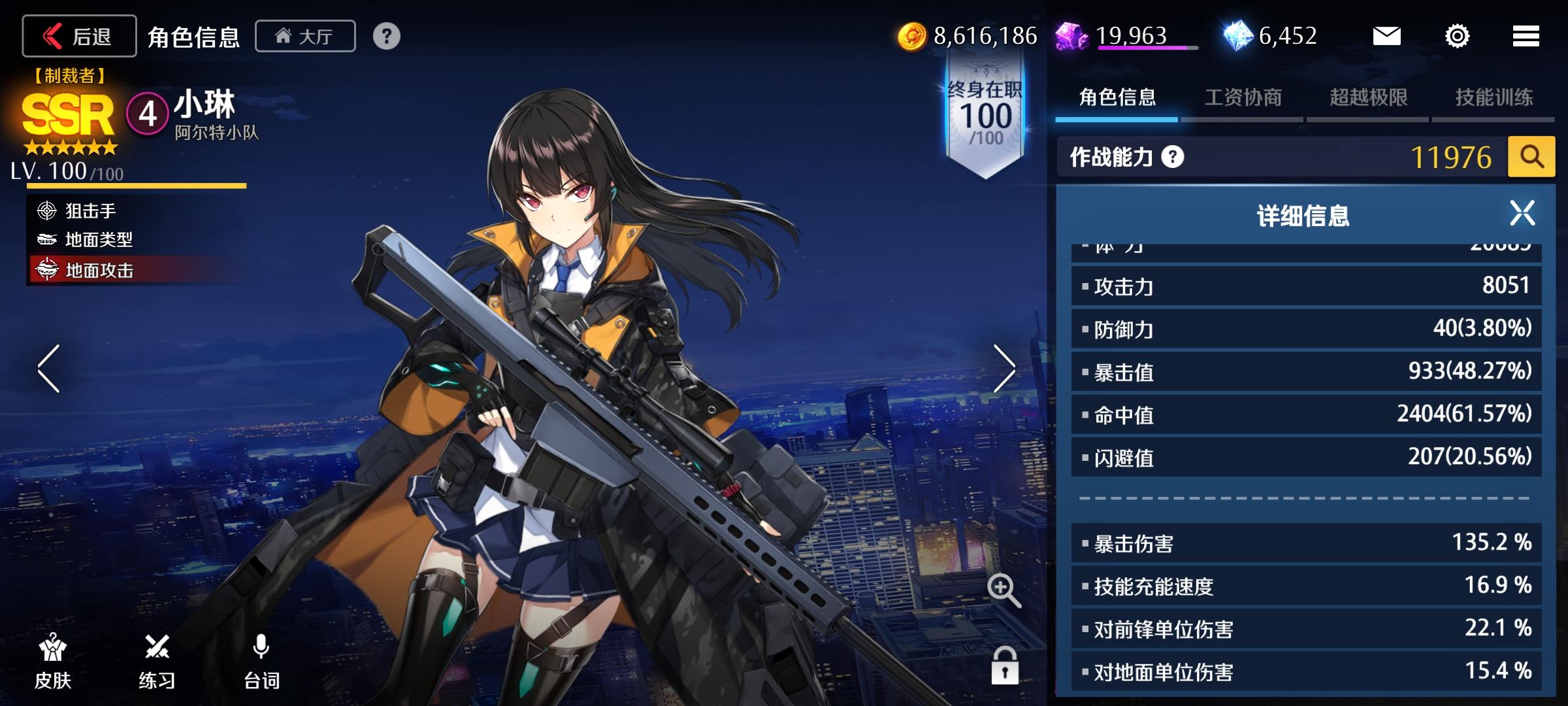Screen dimensions: 1568x706
Task: Show the next character with right arrow
Action: [x=1004, y=368]
